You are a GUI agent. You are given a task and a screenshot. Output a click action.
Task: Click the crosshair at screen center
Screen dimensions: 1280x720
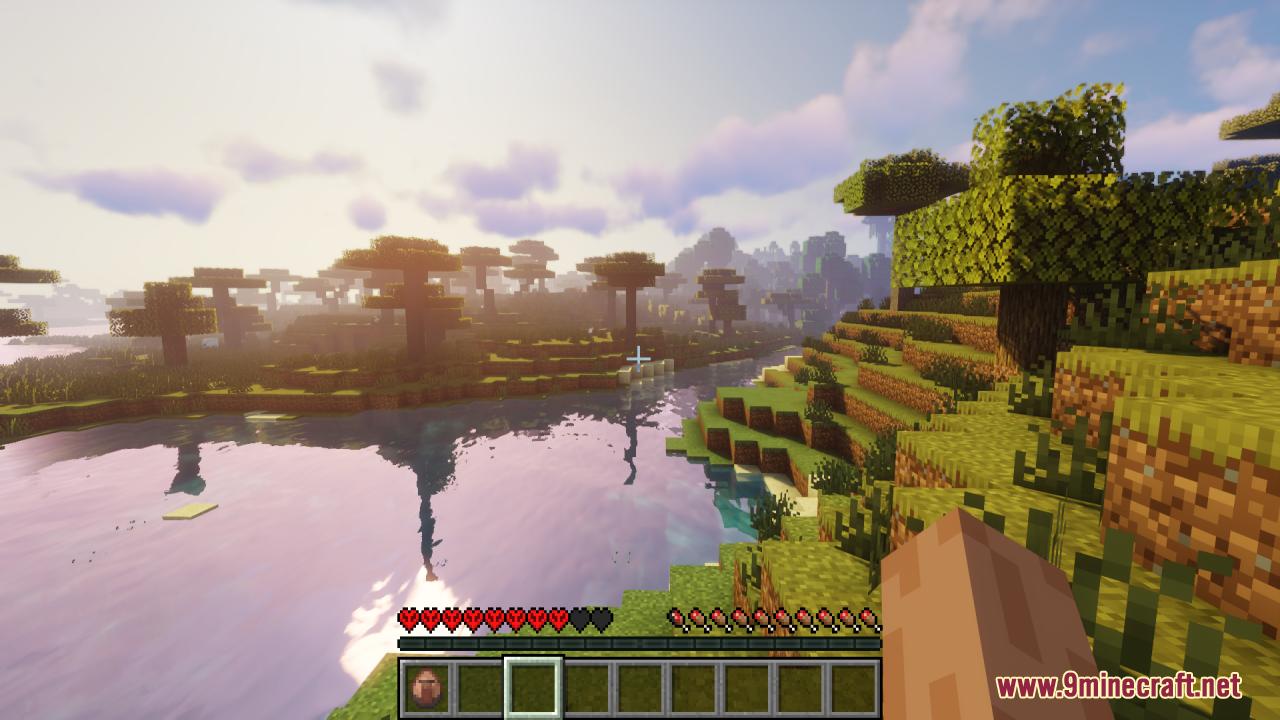(640, 356)
